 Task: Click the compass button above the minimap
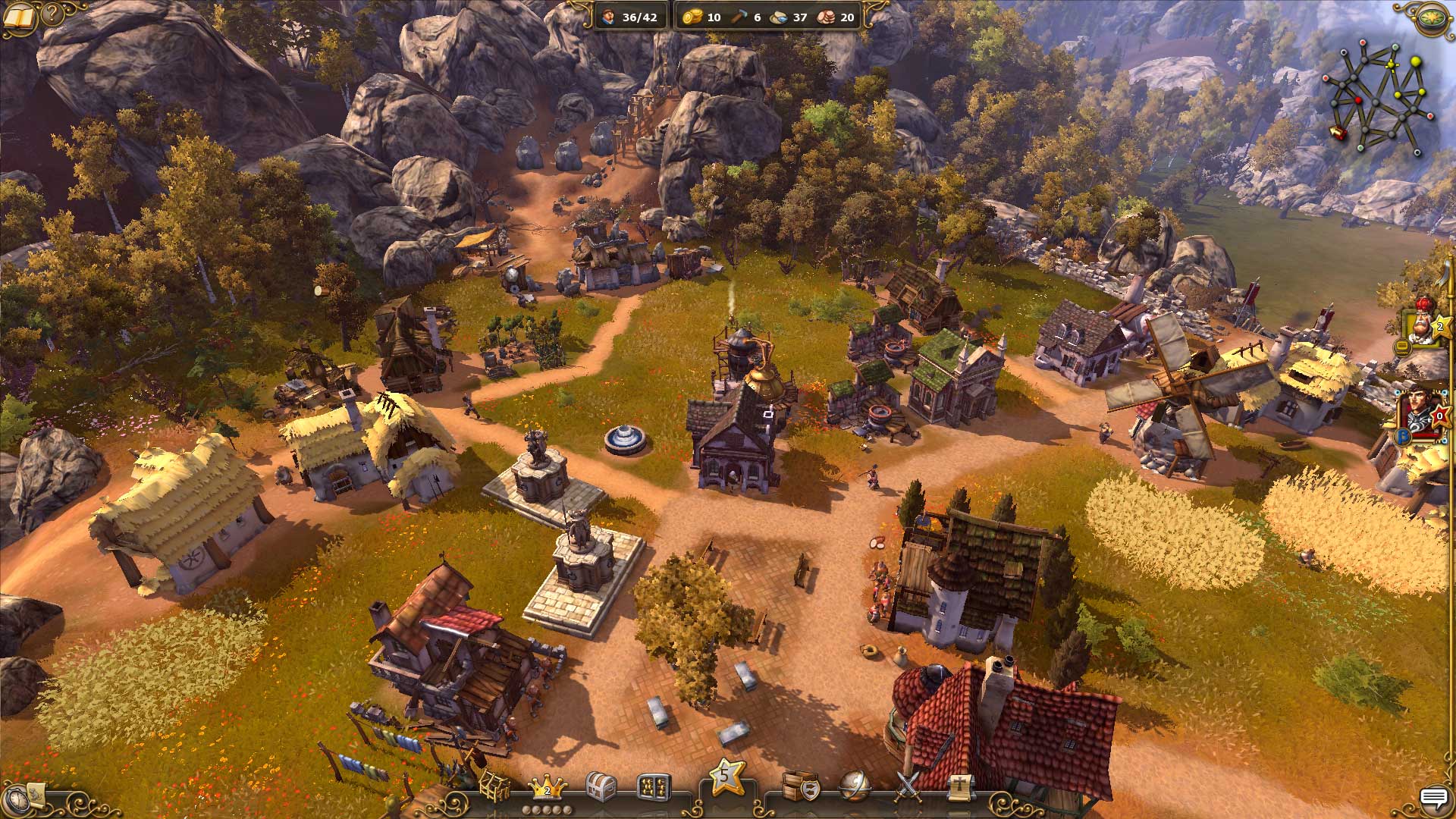click(x=1432, y=17)
